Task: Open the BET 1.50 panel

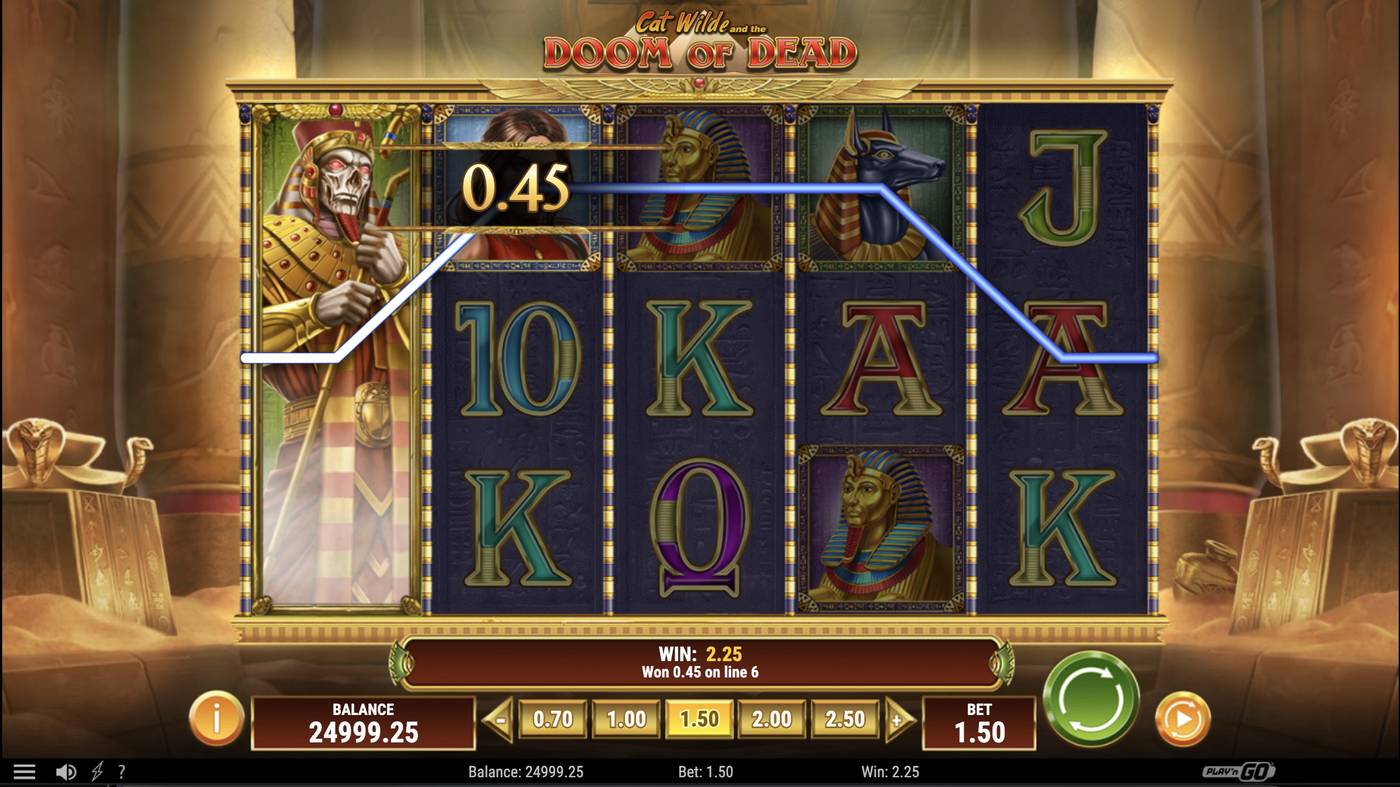Action: [980, 724]
